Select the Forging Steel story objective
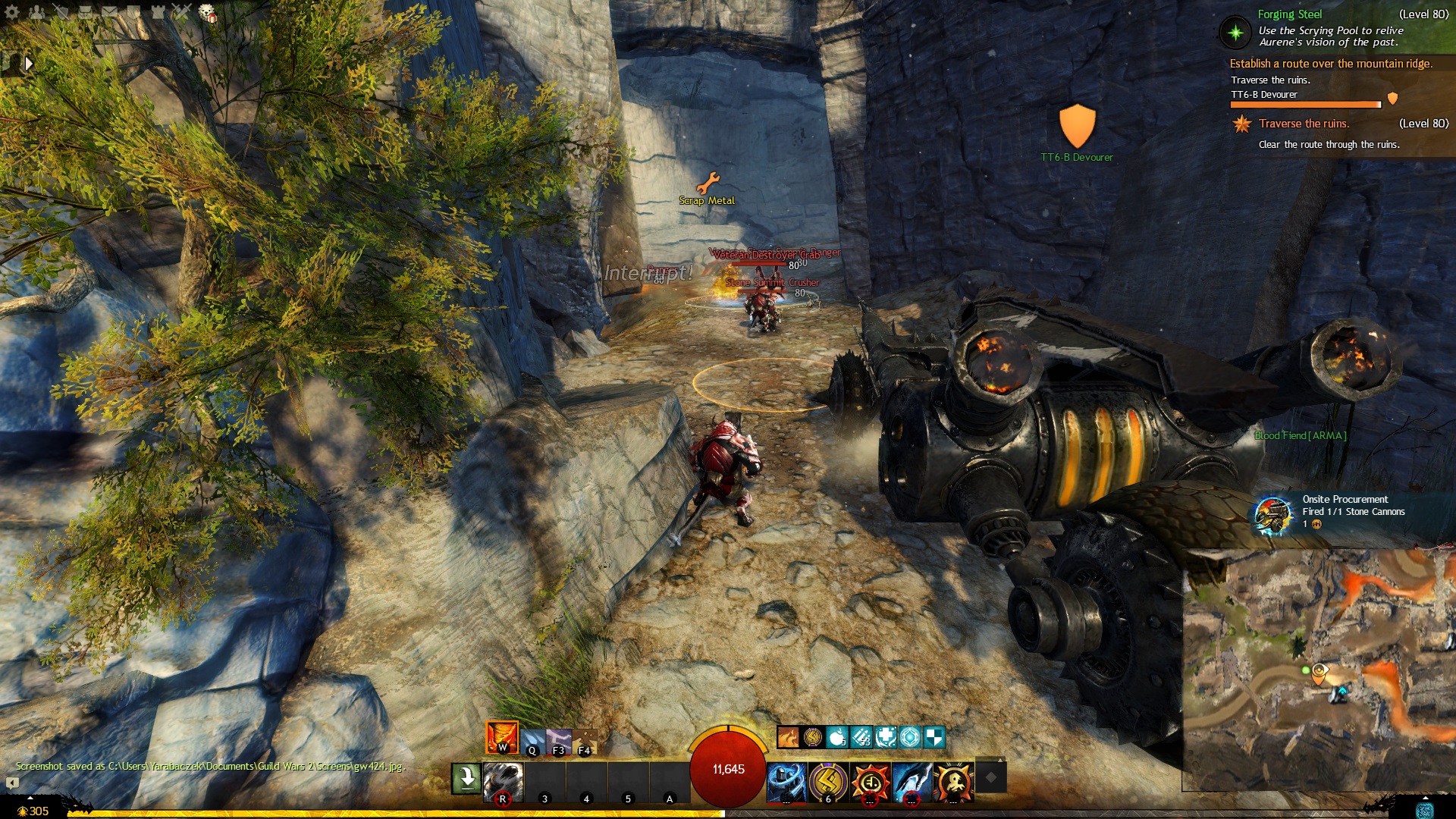Viewport: 1456px width, 819px height. click(x=1289, y=14)
